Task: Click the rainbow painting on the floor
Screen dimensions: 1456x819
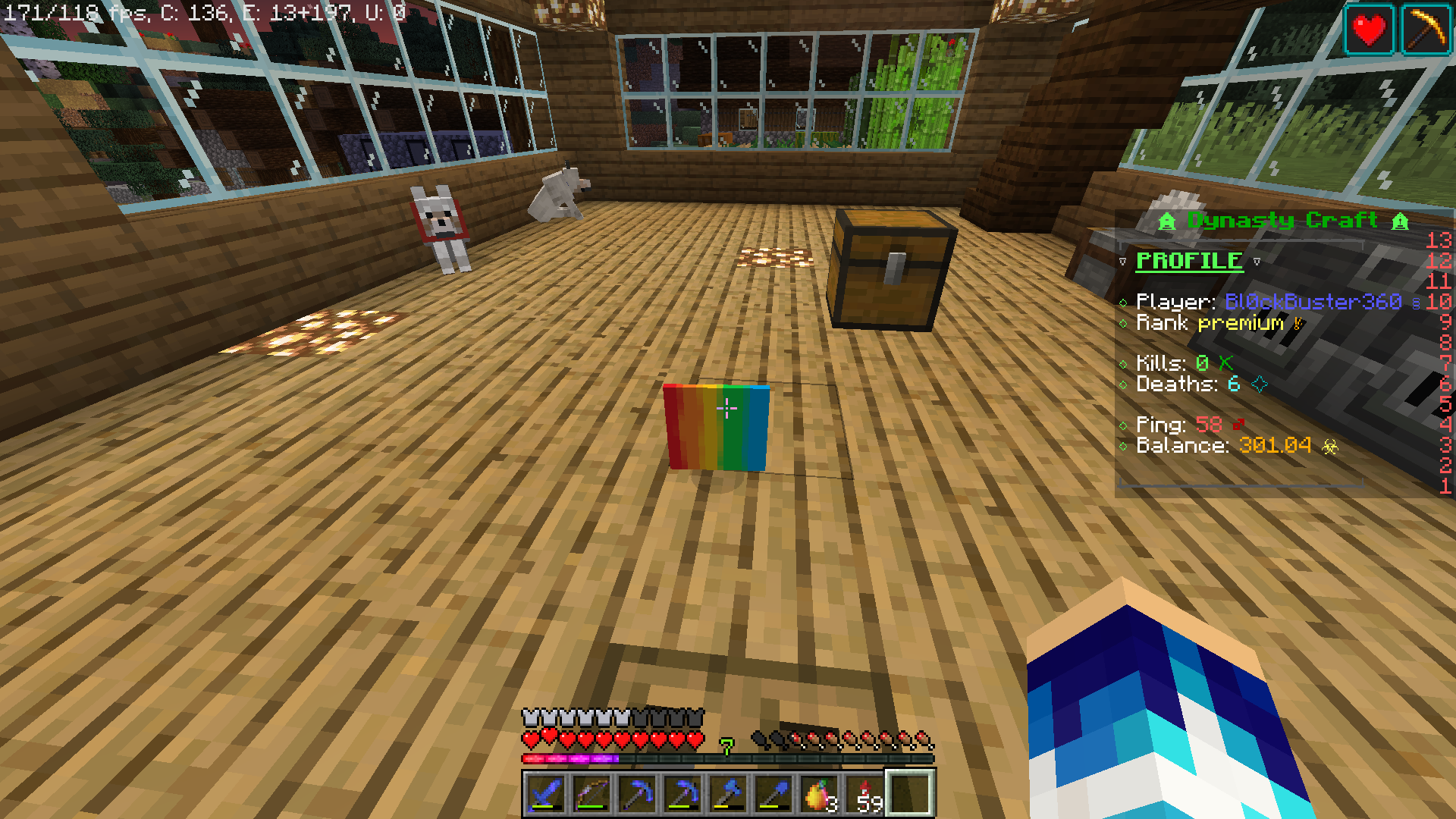Action: (x=717, y=428)
